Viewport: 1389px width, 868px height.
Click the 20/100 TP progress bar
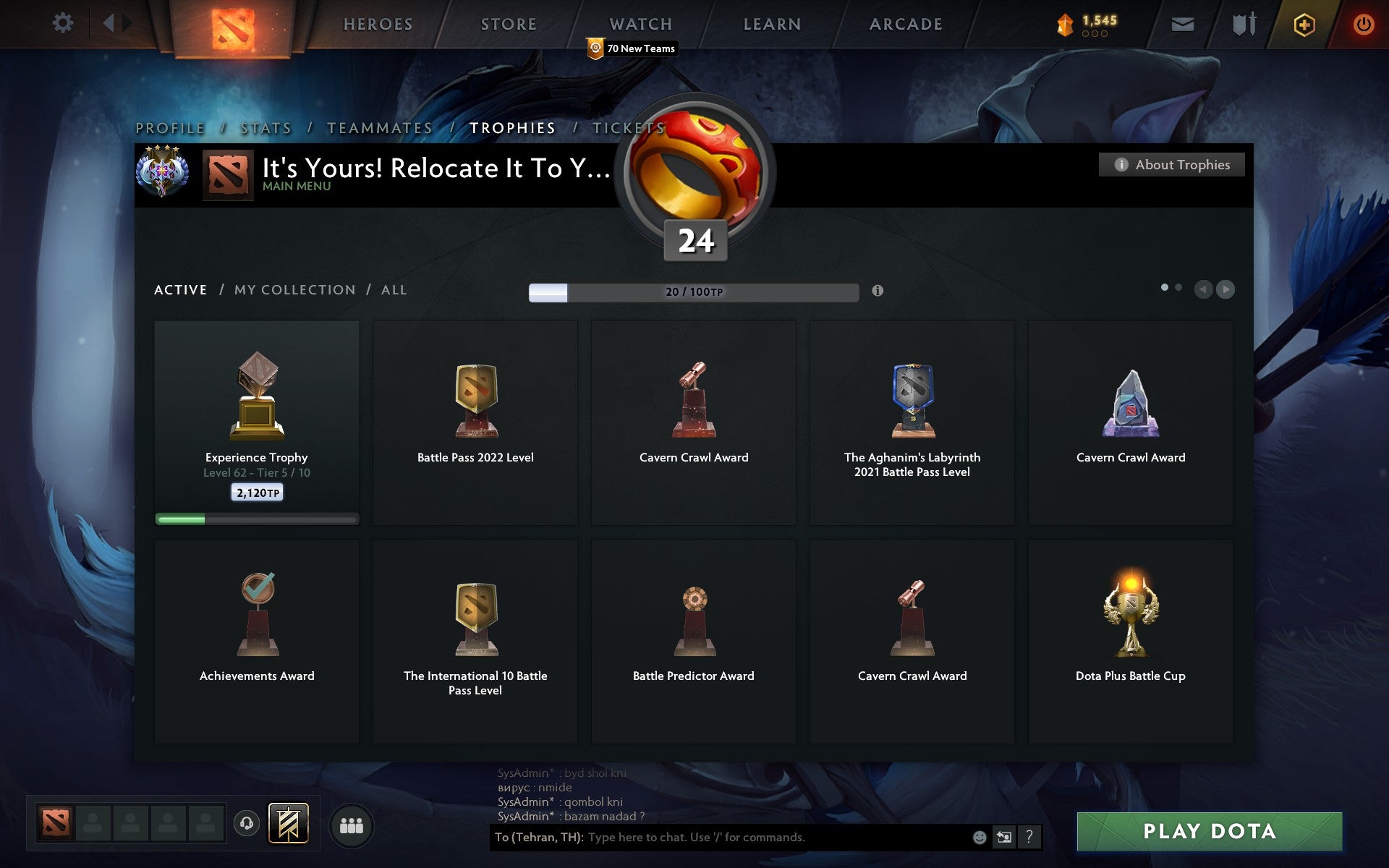point(692,294)
